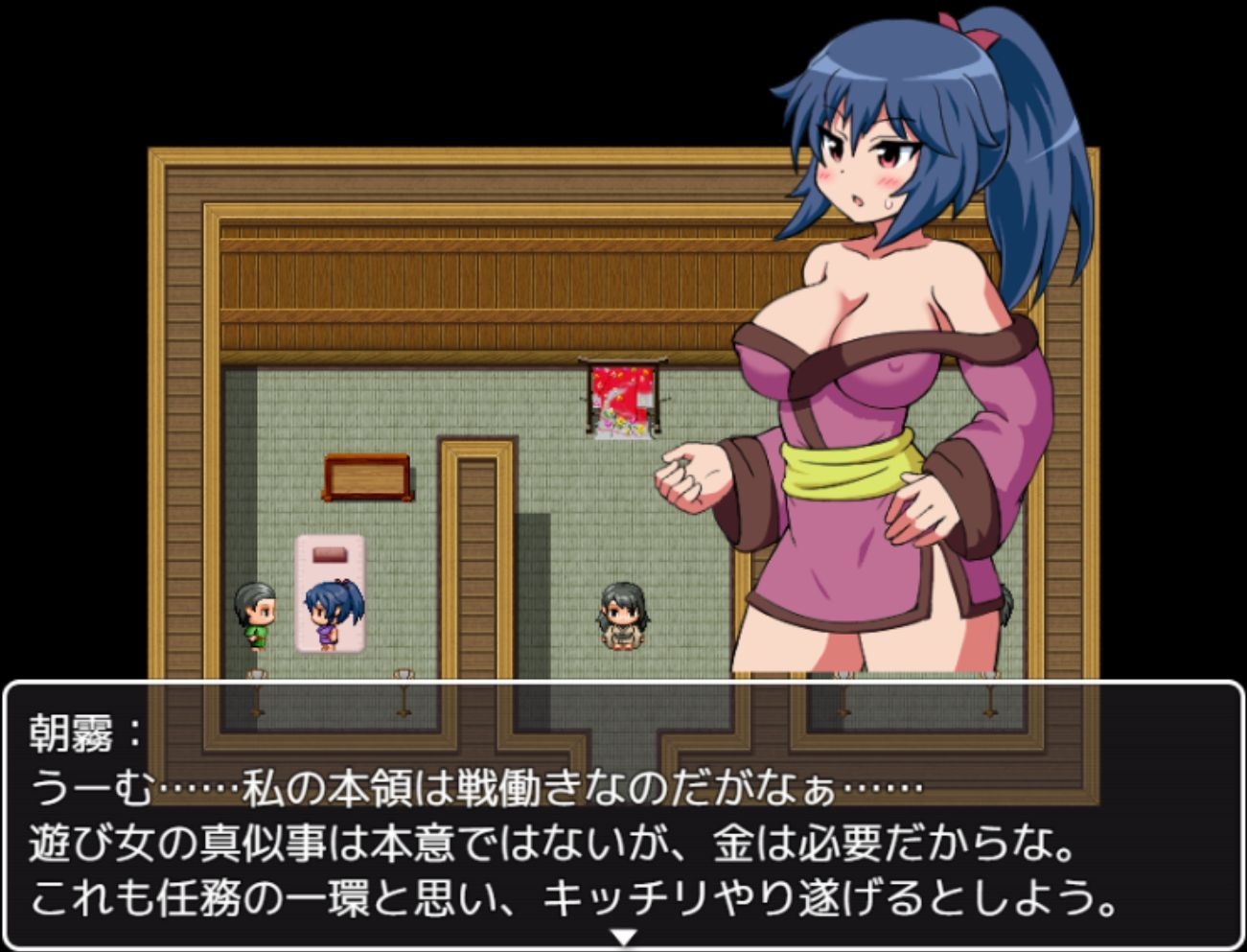Click the yellow sash on the portrait's kimono
This screenshot has height=952, width=1247.
(x=843, y=467)
